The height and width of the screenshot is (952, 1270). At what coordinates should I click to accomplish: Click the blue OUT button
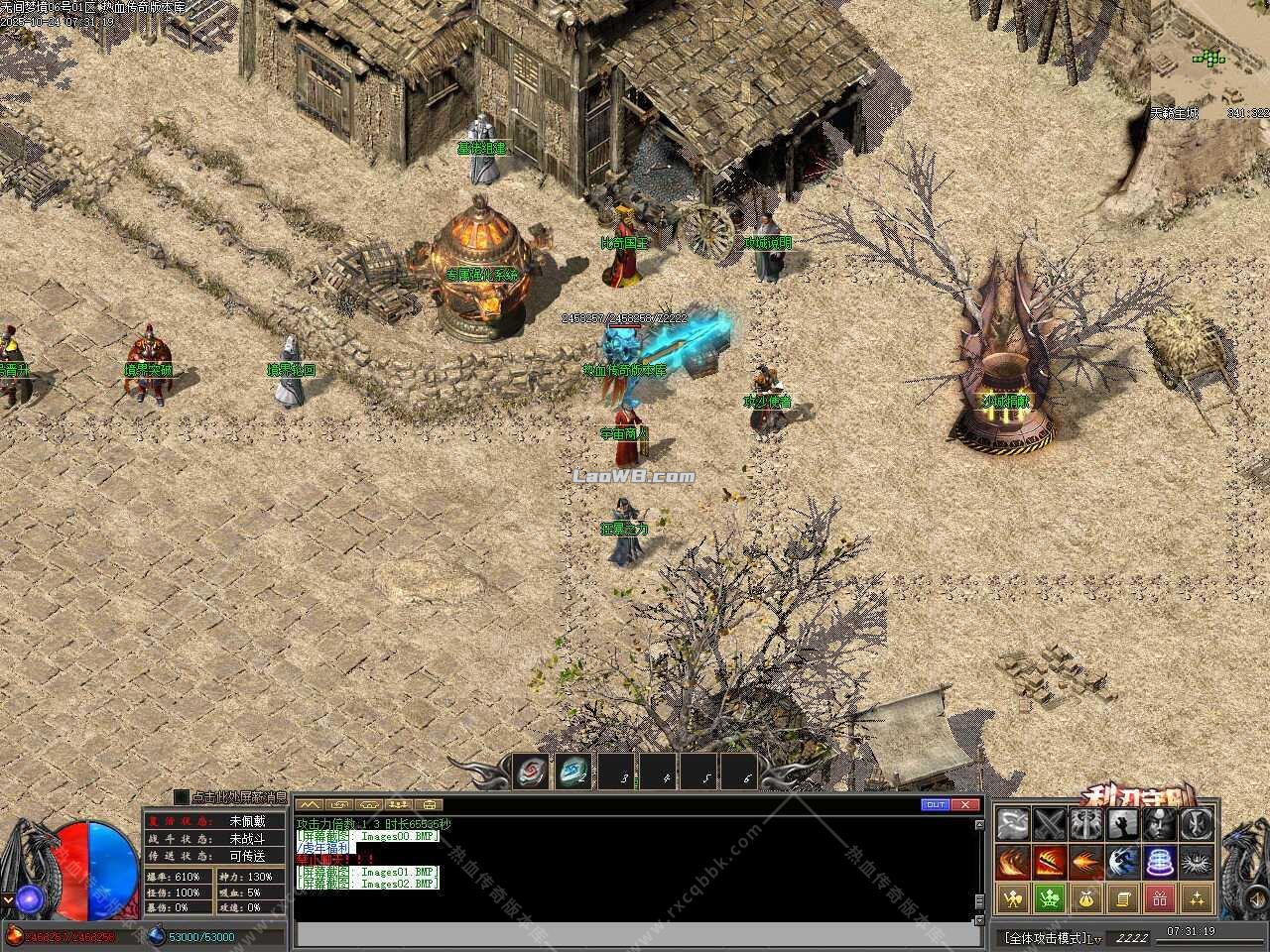(937, 804)
